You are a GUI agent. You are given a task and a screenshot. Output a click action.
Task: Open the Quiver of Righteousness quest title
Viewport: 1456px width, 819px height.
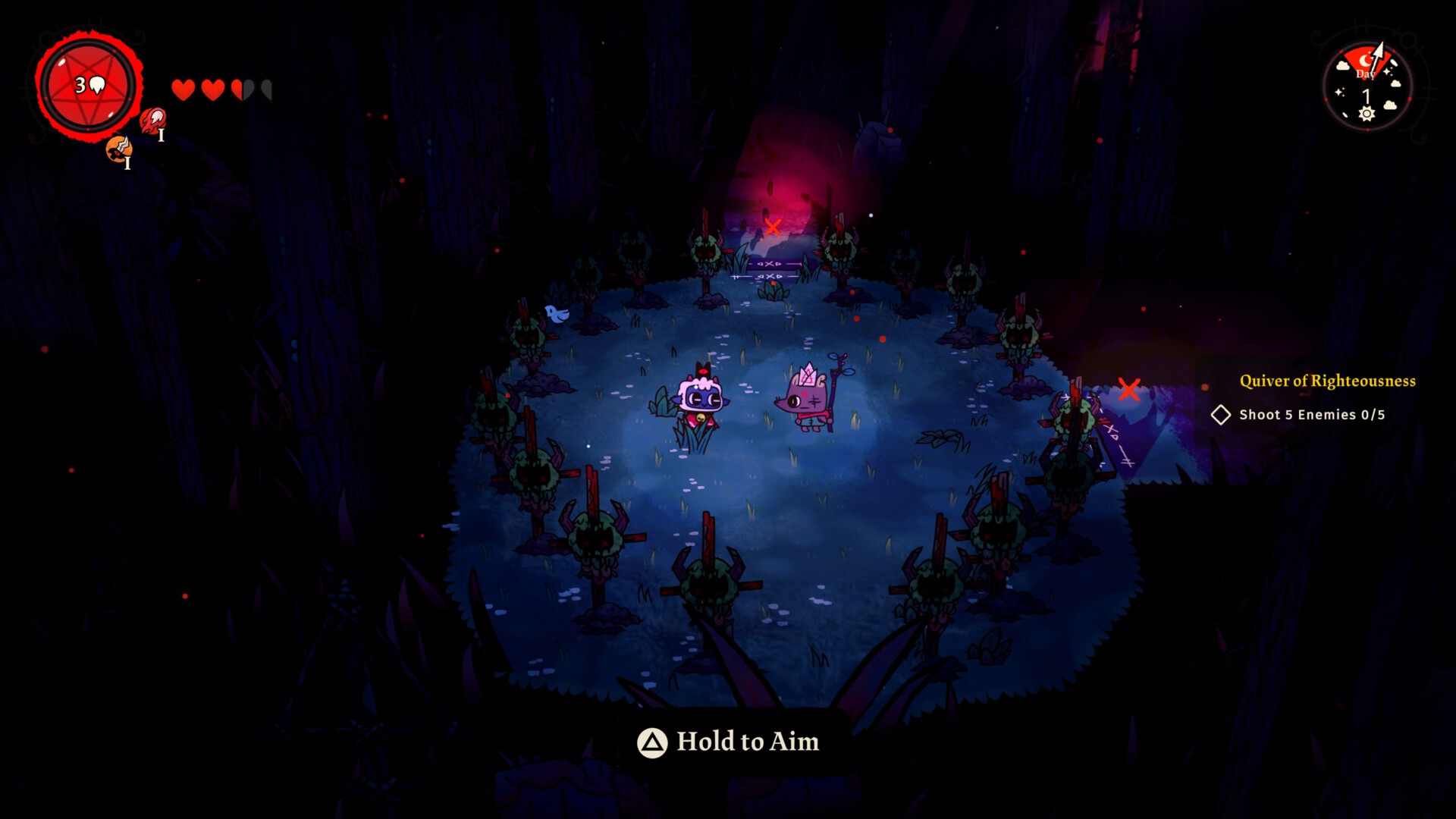pyautogui.click(x=1327, y=381)
